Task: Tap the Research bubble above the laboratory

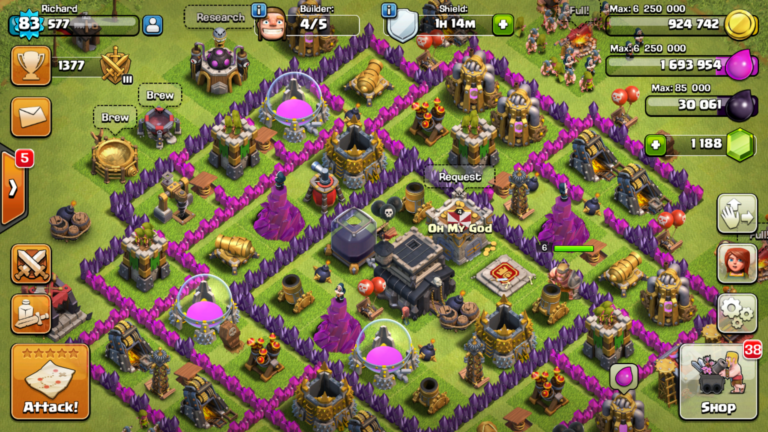Action: coord(219,18)
